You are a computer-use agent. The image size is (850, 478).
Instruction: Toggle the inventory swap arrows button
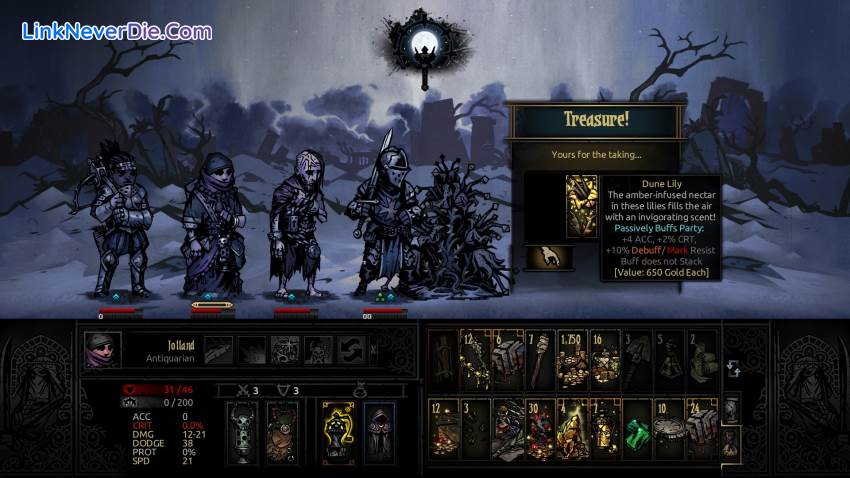click(x=733, y=370)
